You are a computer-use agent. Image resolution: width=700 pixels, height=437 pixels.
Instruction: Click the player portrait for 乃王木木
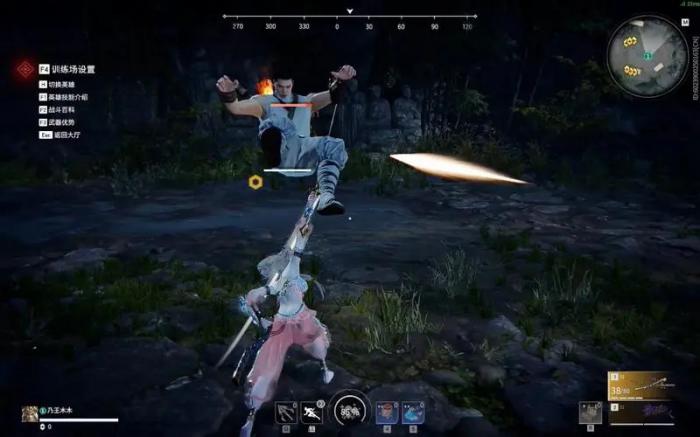30,413
